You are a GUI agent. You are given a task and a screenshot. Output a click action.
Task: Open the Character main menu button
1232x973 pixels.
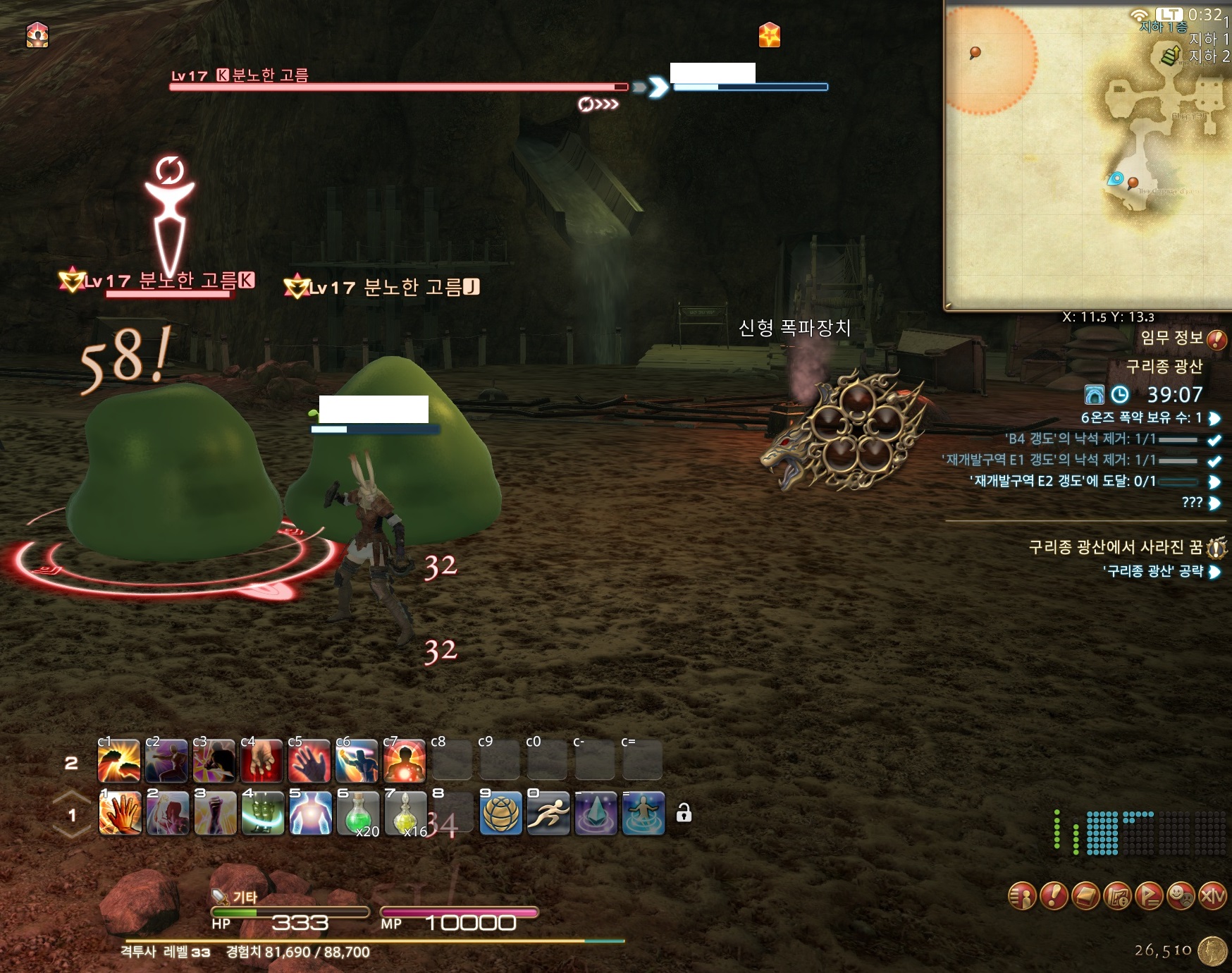(1022, 895)
